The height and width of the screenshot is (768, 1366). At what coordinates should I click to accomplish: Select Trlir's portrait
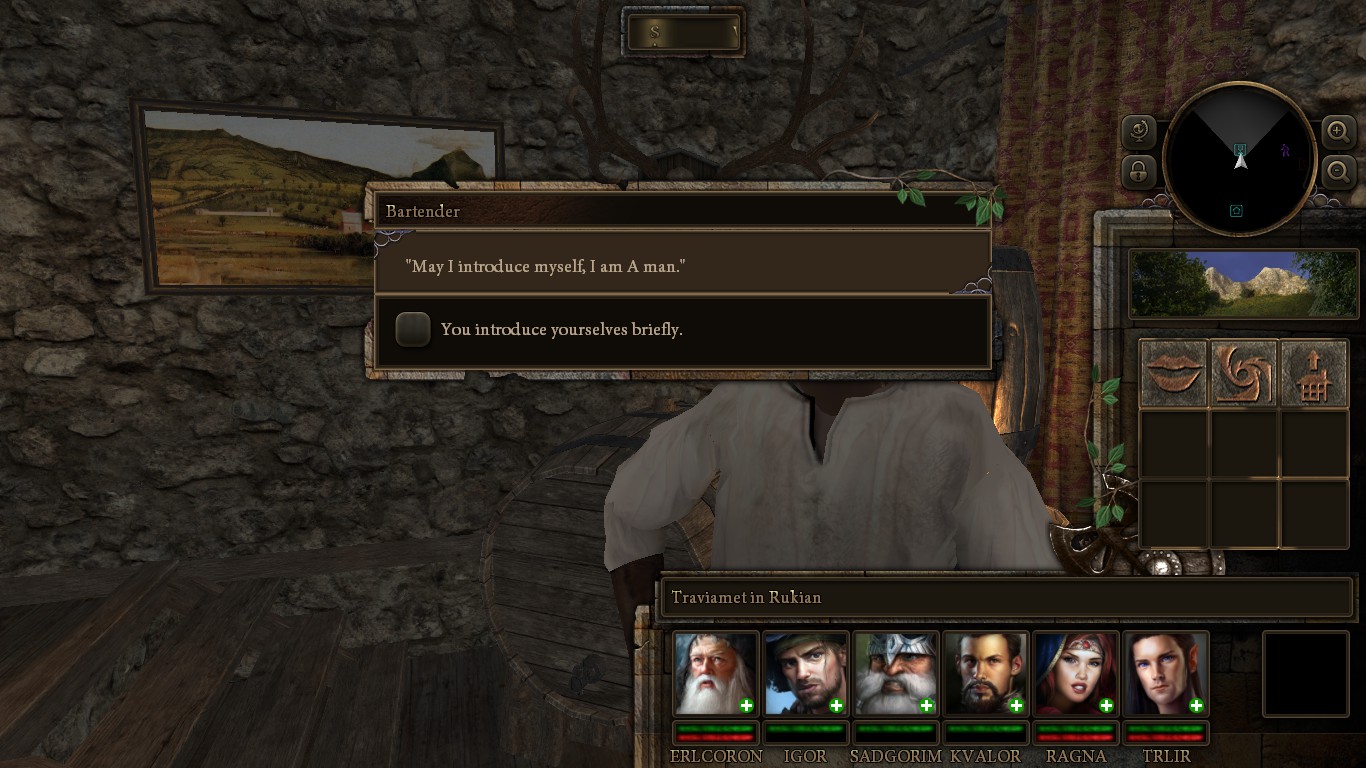(1165, 672)
